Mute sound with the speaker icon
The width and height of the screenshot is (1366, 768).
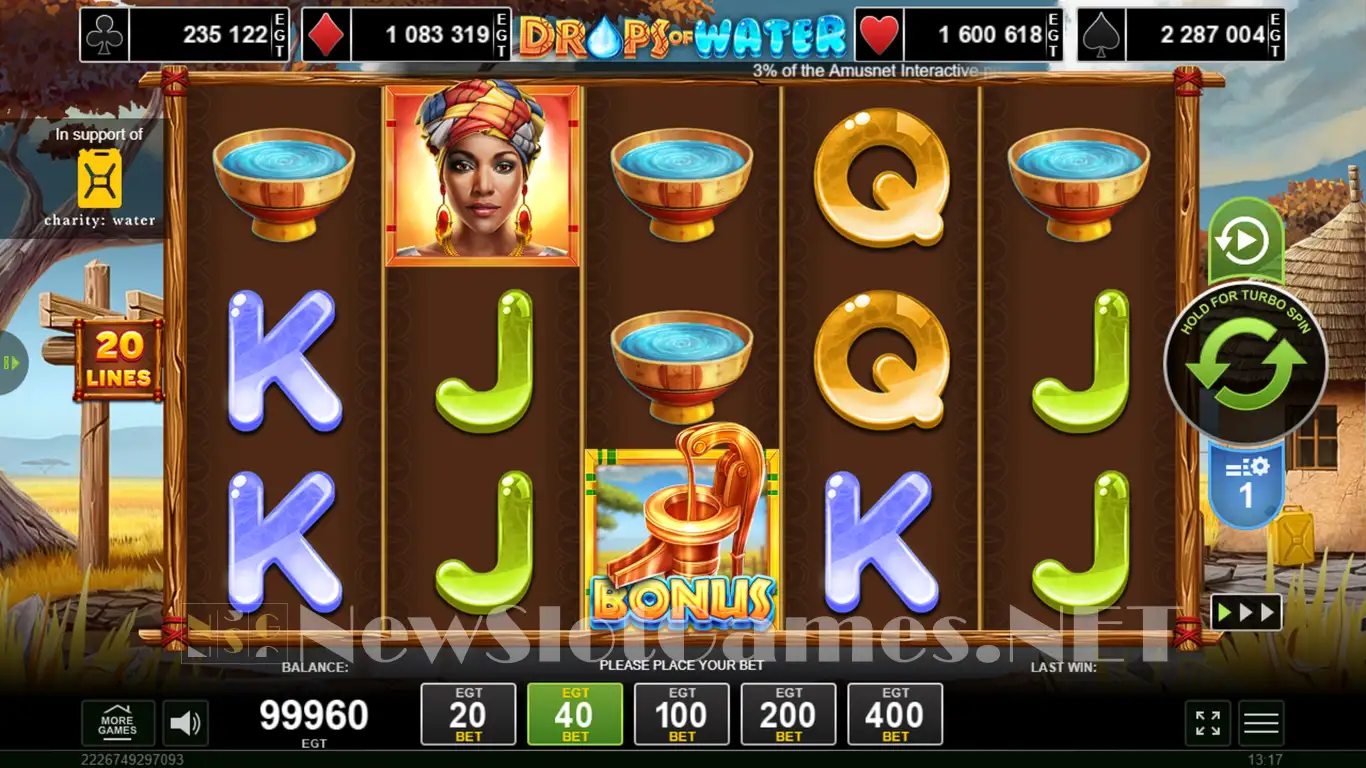(183, 723)
